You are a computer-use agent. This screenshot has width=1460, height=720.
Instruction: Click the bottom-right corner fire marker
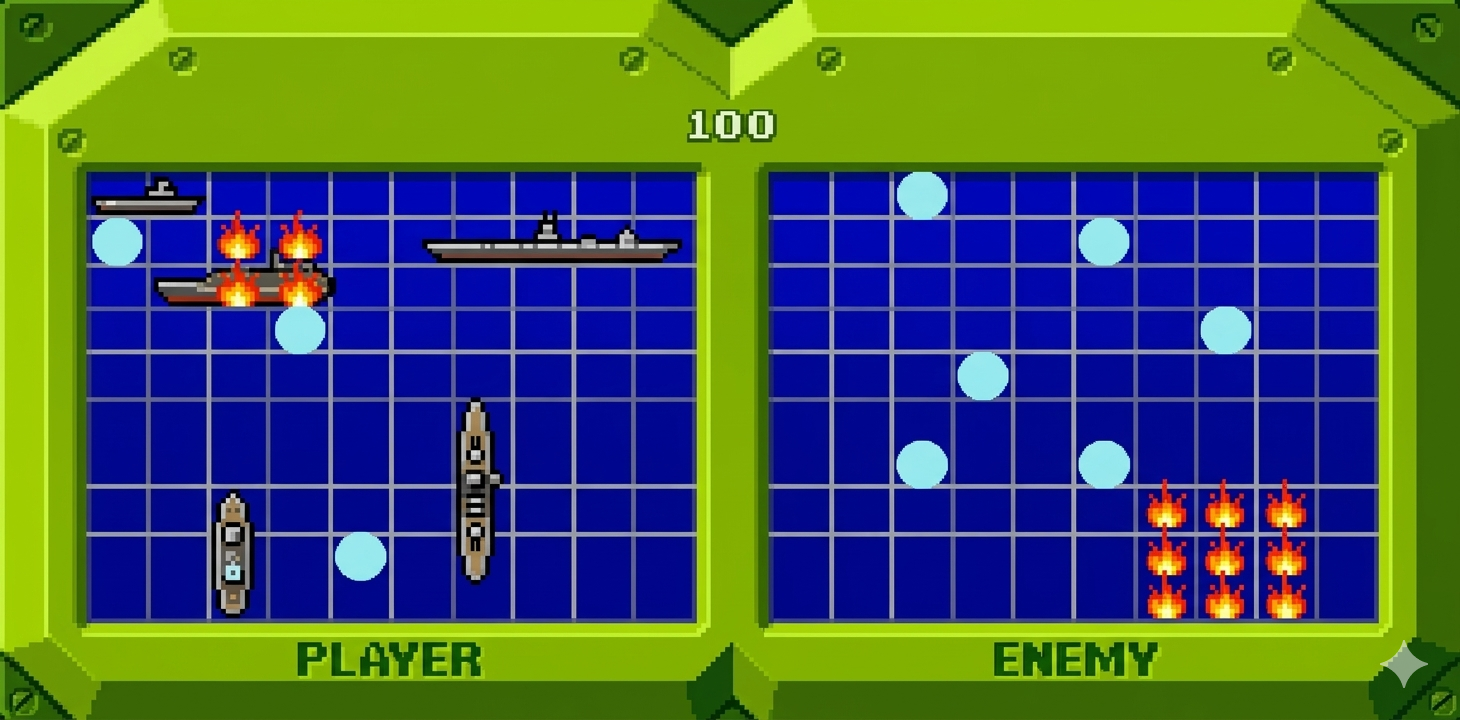[1287, 605]
